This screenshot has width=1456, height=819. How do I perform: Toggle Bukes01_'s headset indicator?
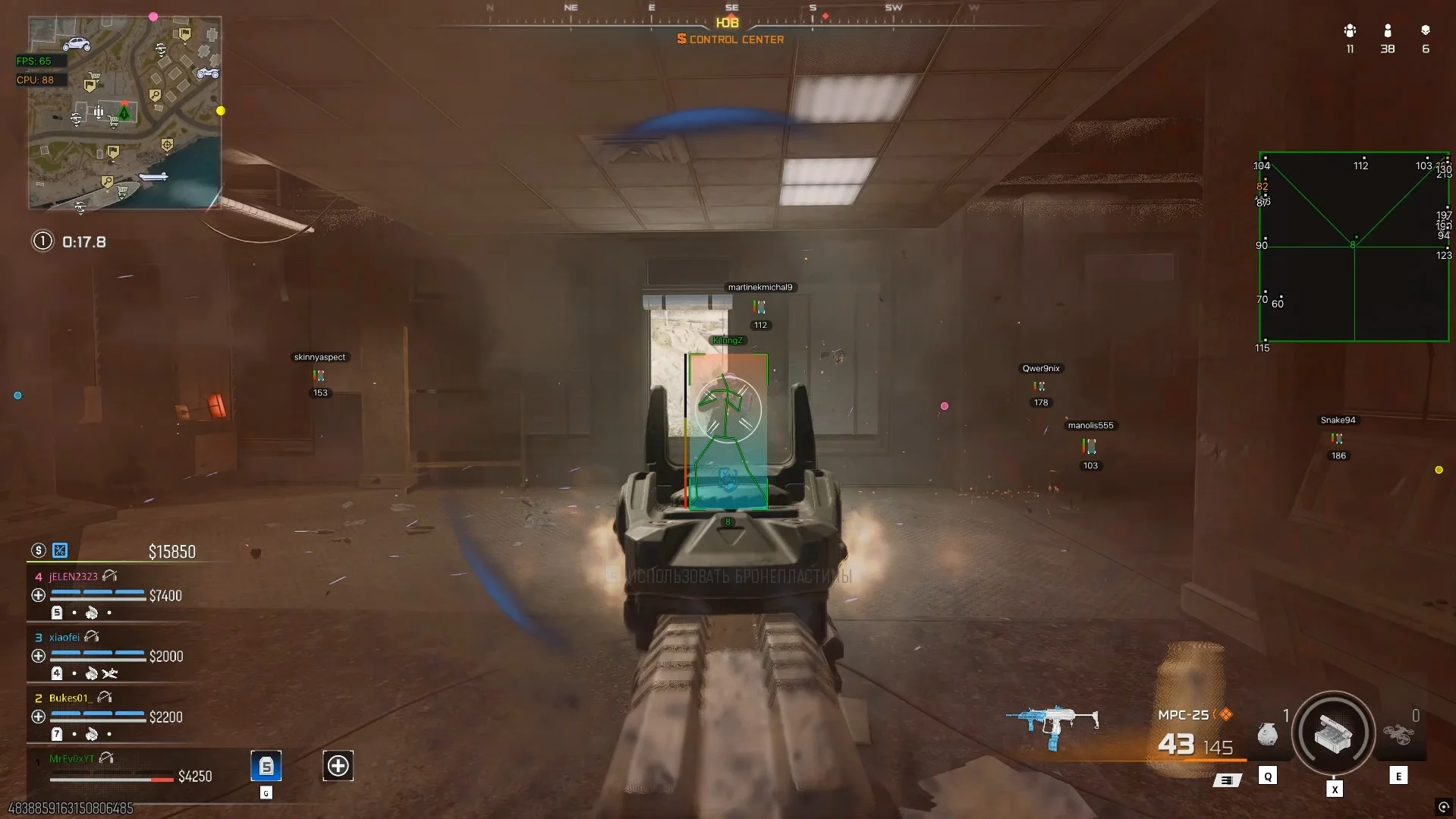[102, 696]
